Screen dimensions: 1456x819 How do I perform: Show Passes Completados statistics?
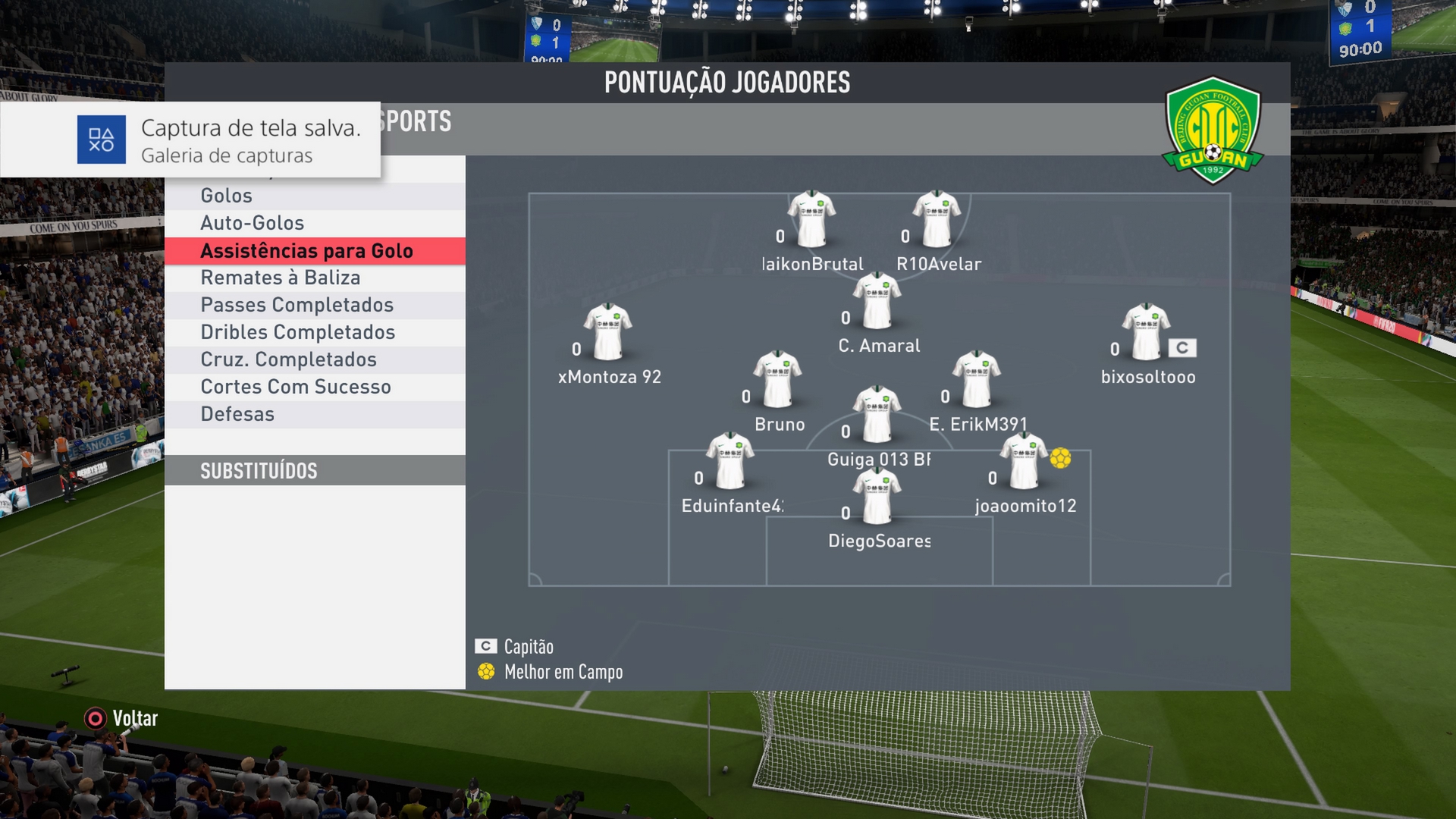[314, 305]
